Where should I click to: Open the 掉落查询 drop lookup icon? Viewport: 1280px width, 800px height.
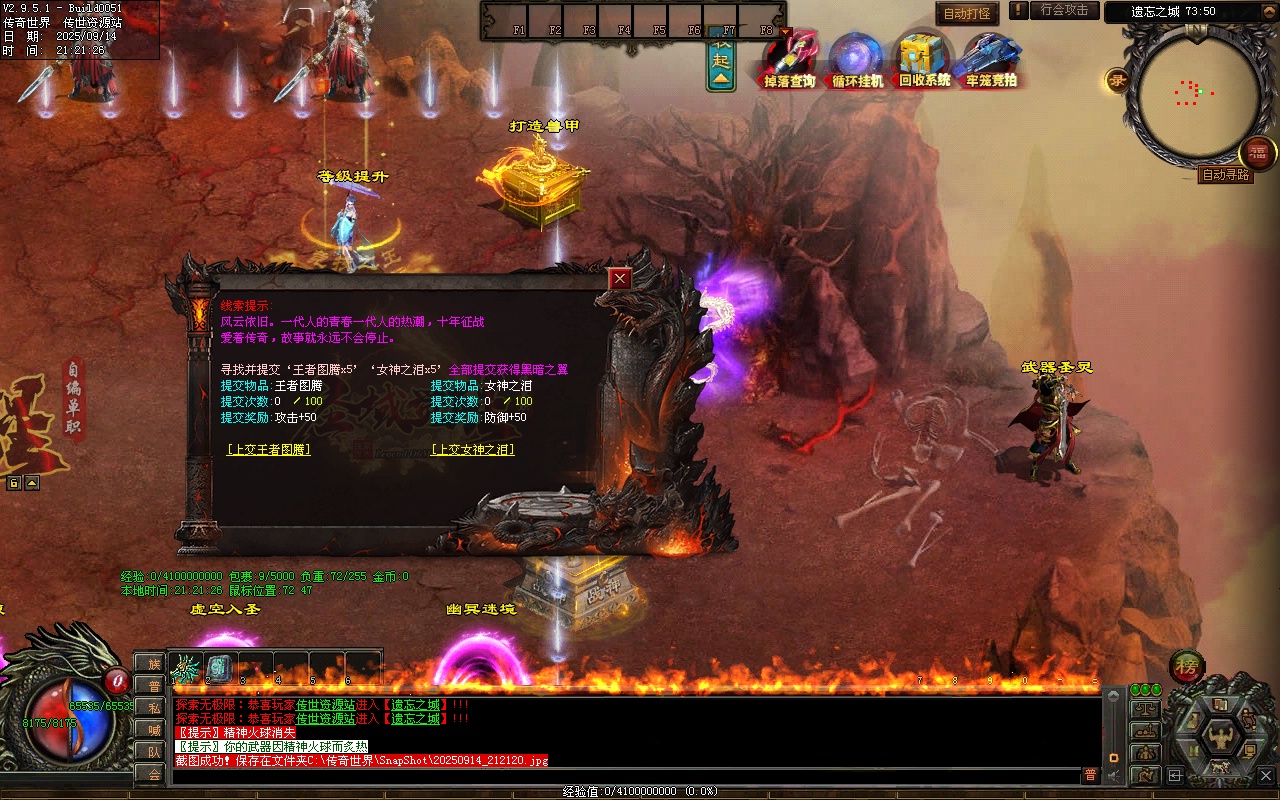(789, 60)
